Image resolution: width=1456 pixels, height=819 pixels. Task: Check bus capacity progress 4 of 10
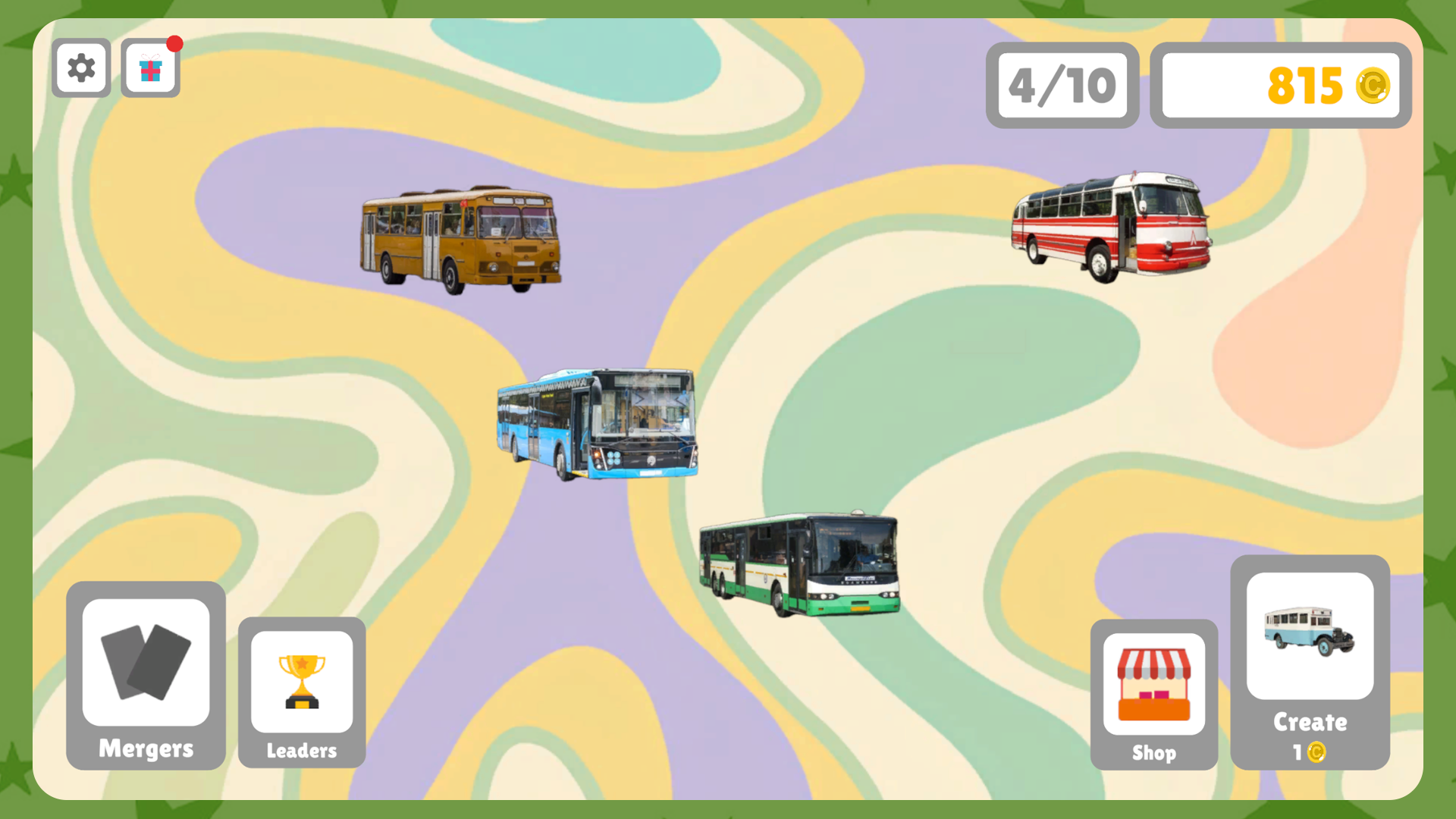coord(1062,85)
